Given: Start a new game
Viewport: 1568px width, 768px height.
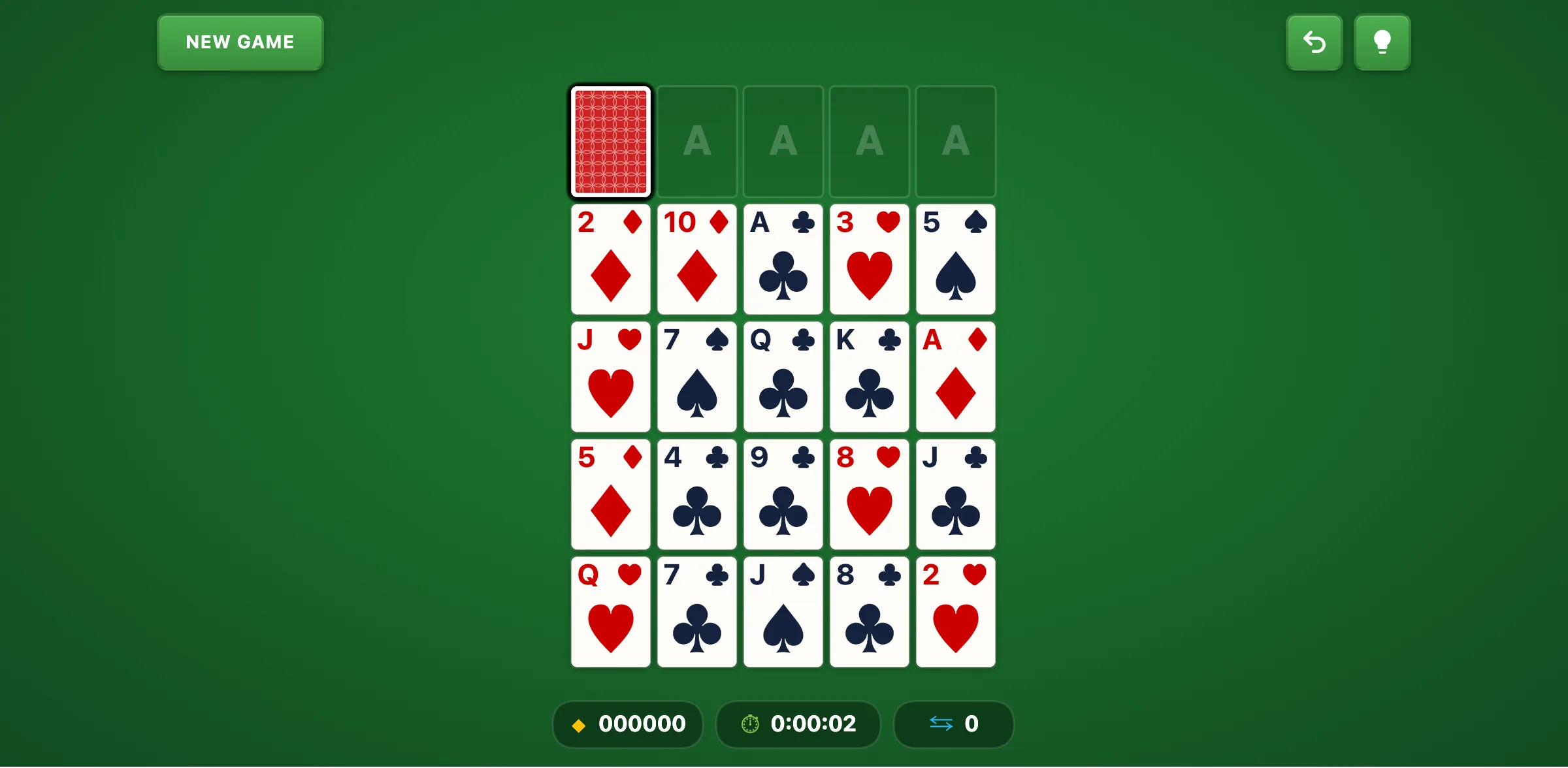Looking at the screenshot, I should coord(240,42).
